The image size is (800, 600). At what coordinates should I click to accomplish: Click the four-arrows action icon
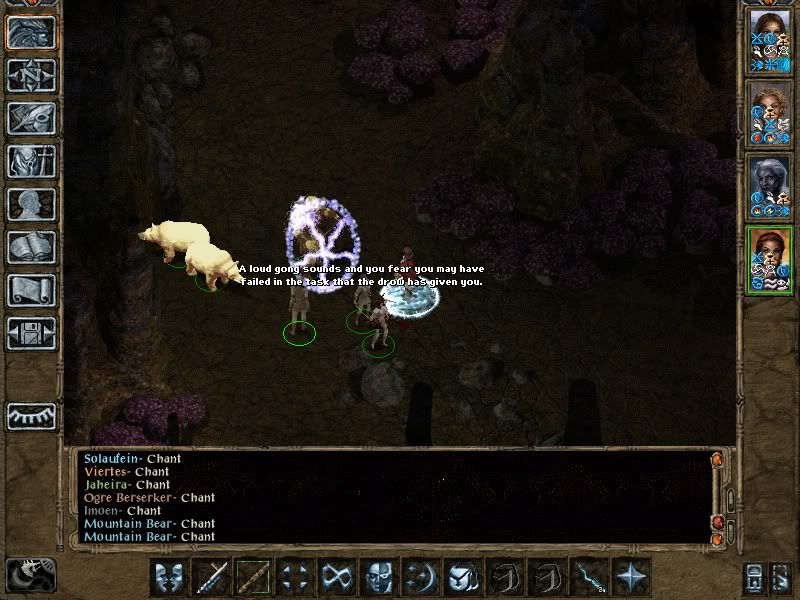[x=295, y=576]
